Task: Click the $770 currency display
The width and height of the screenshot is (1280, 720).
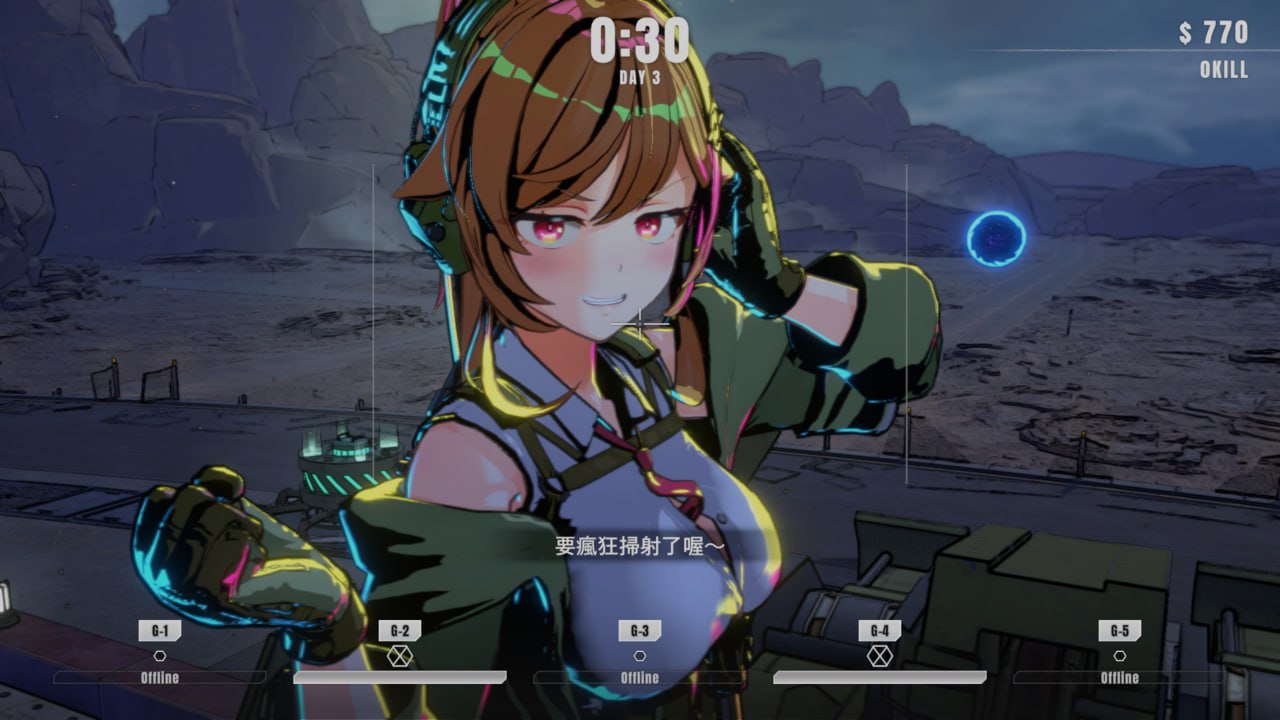Action: click(1211, 32)
